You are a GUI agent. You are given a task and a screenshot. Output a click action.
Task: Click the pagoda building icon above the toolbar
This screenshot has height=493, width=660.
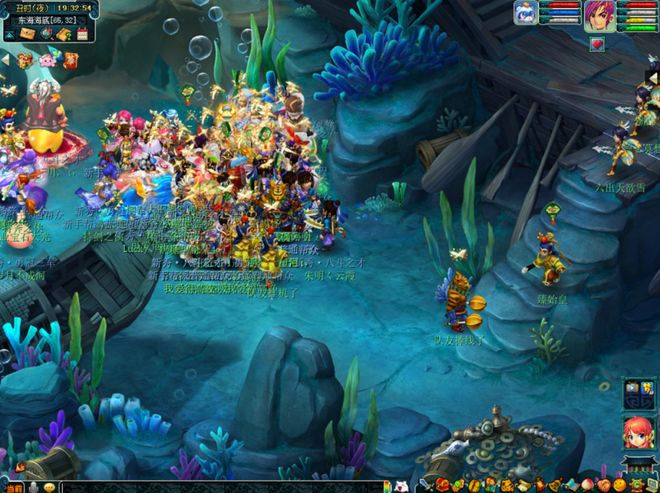tap(639, 465)
